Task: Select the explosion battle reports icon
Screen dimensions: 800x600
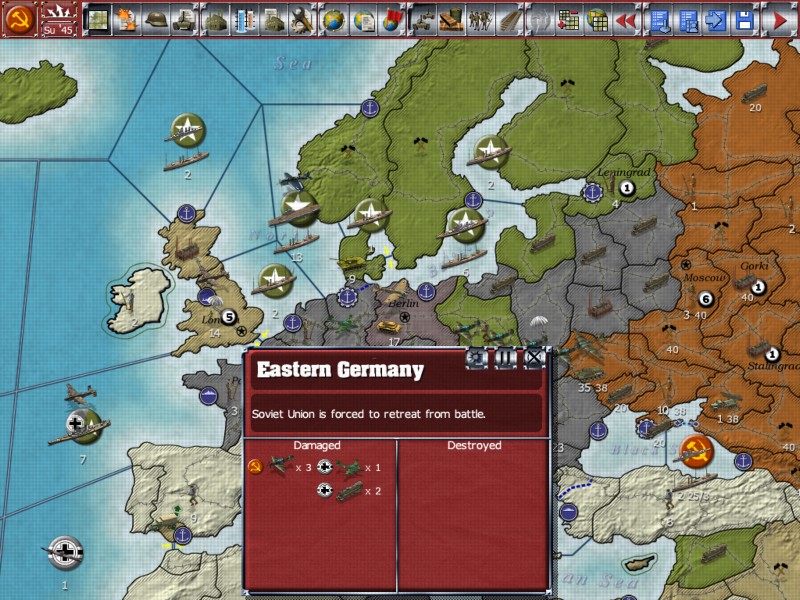Action: pyautogui.click(x=126, y=18)
